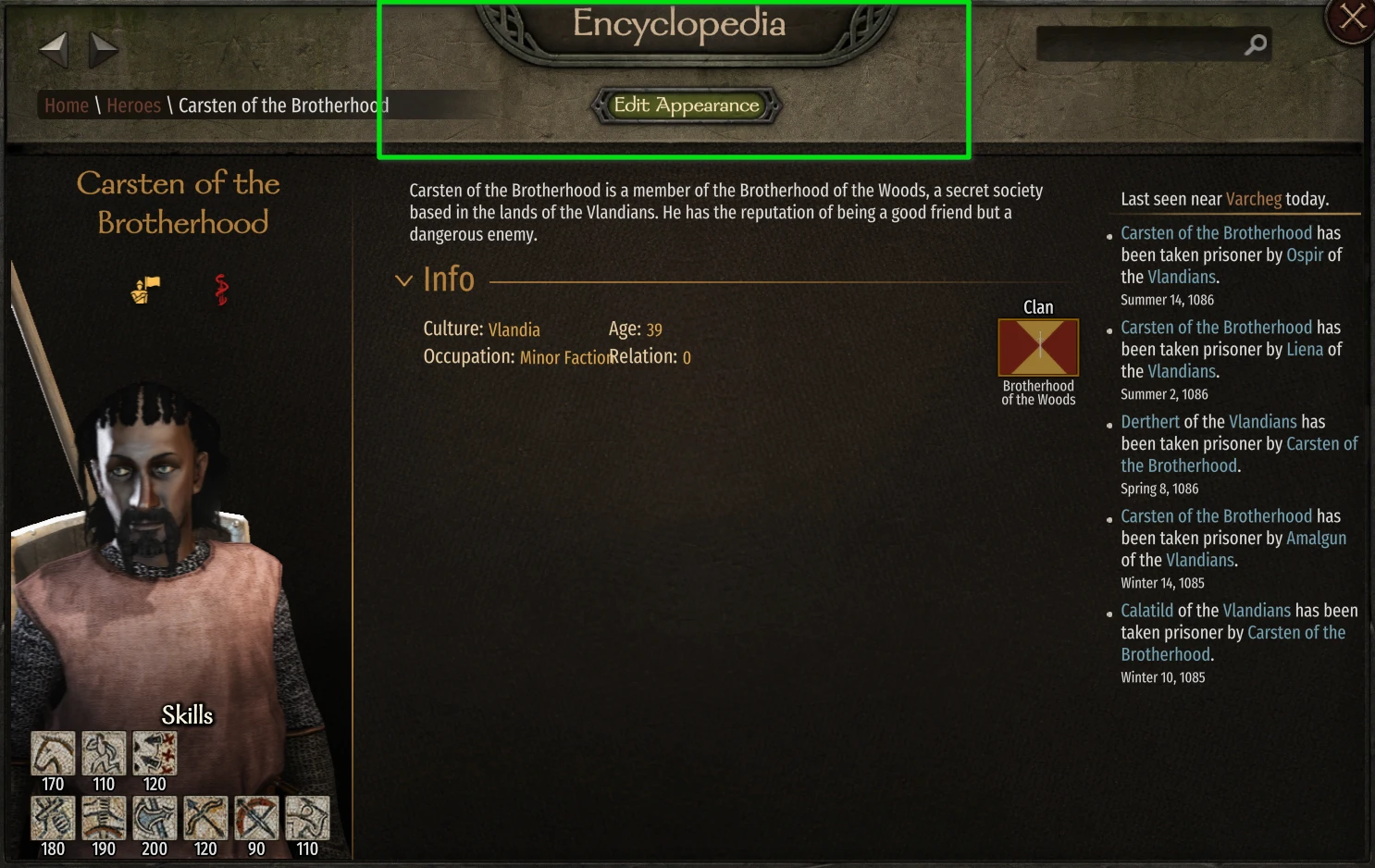The image size is (1375, 868).
Task: Click the forward navigation arrow
Action: [x=103, y=50]
